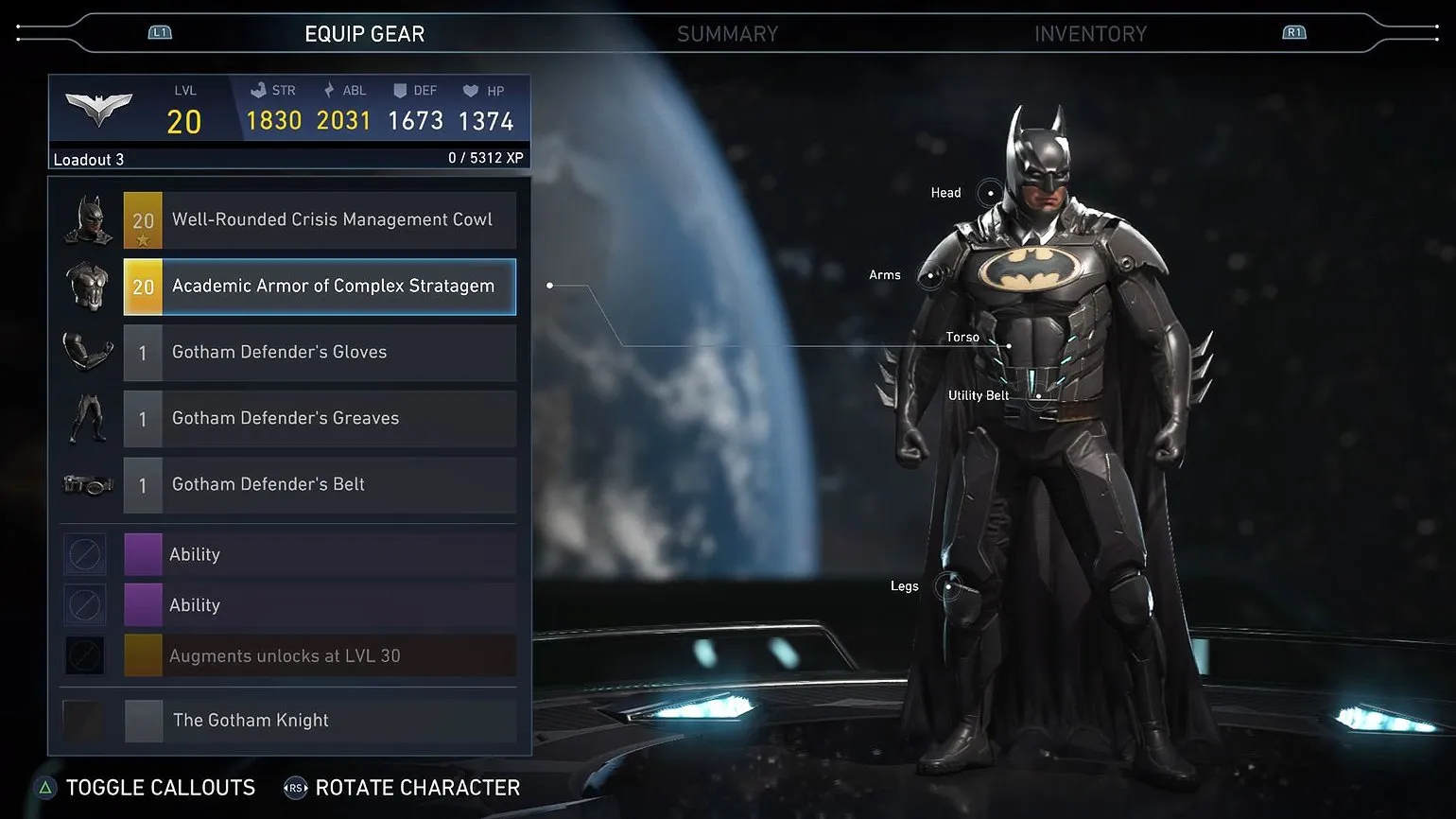Image resolution: width=1456 pixels, height=819 pixels.
Task: Open the Gotham Defender's Belt slot
Action: (320, 485)
